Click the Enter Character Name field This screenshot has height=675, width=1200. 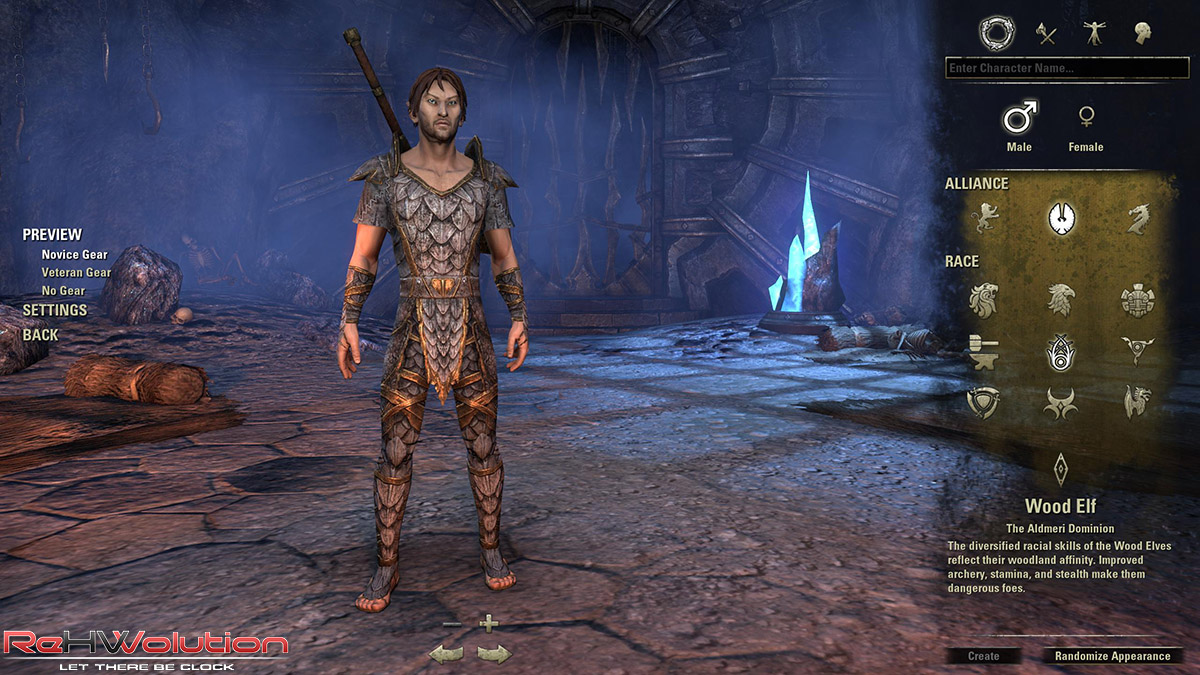point(1066,68)
